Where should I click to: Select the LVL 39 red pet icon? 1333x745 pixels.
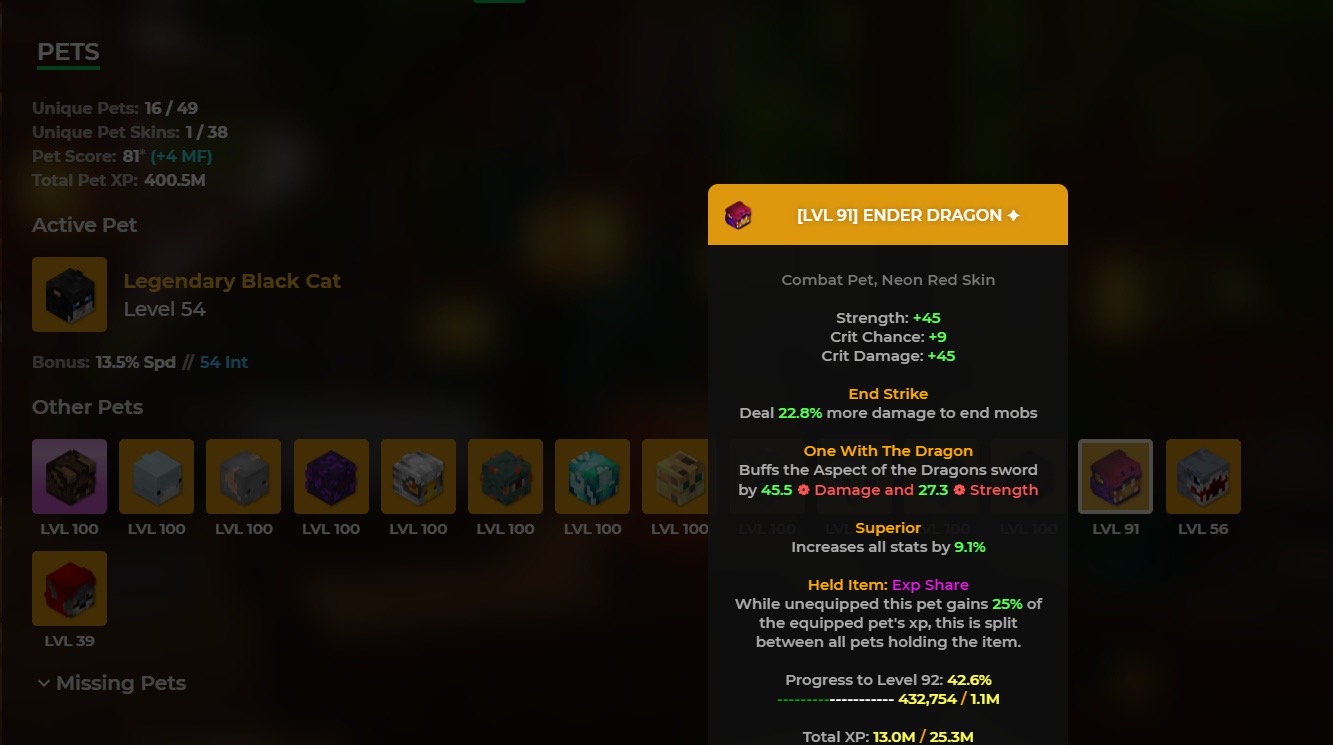69,588
